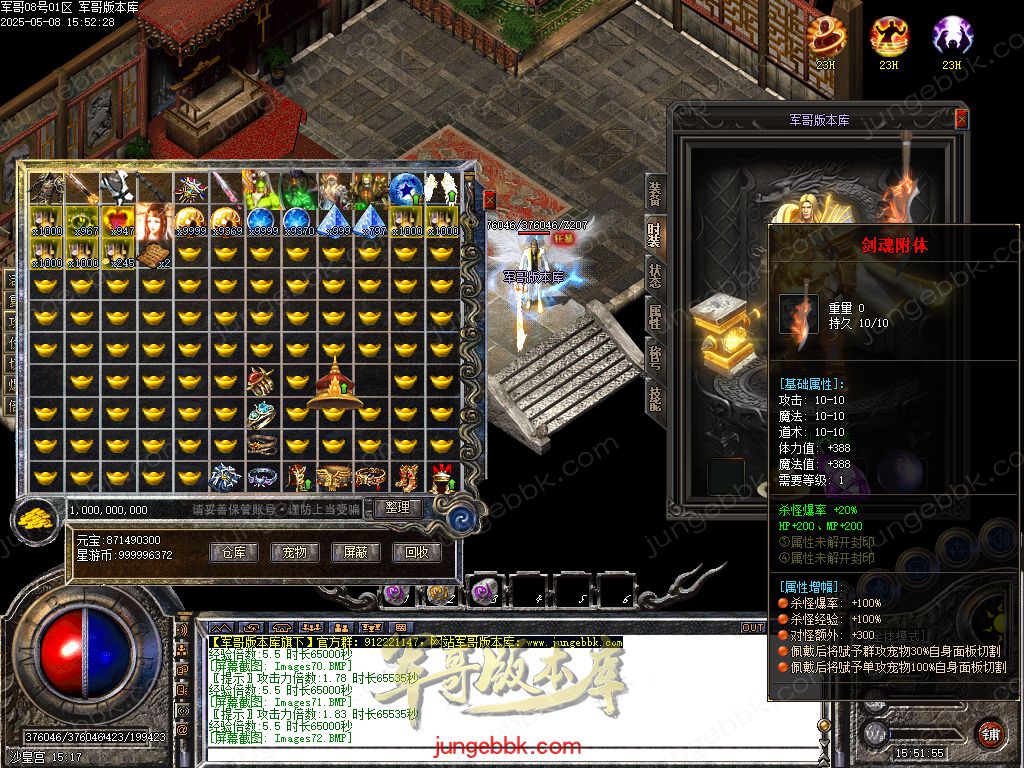
Task: Switch to the 装备 equipment tab
Action: click(654, 195)
